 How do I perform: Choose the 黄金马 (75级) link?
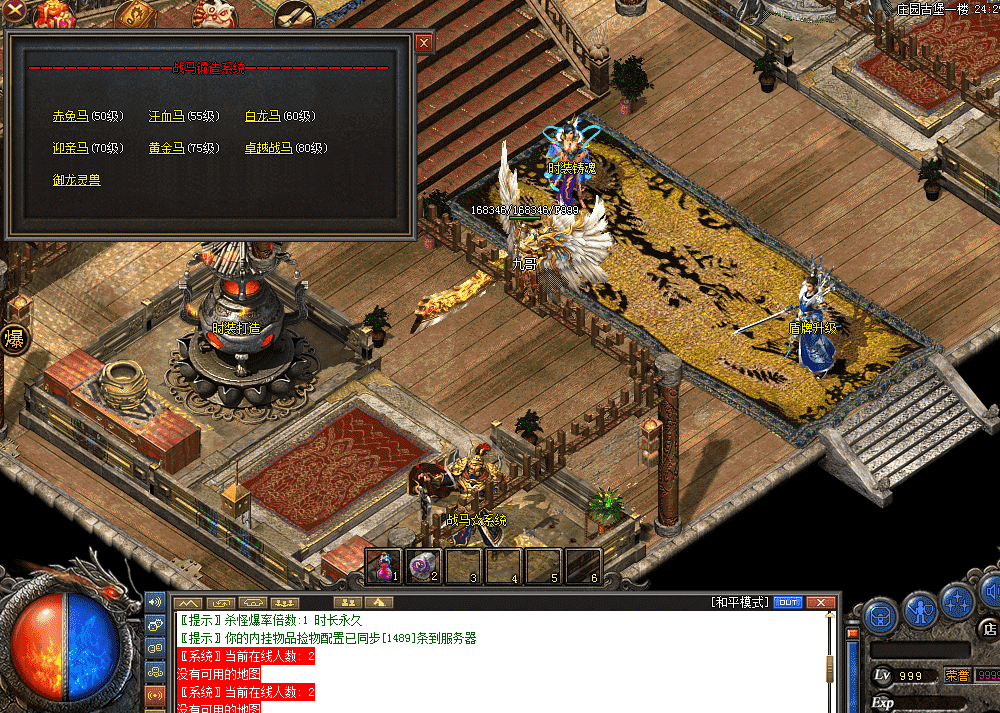point(166,148)
